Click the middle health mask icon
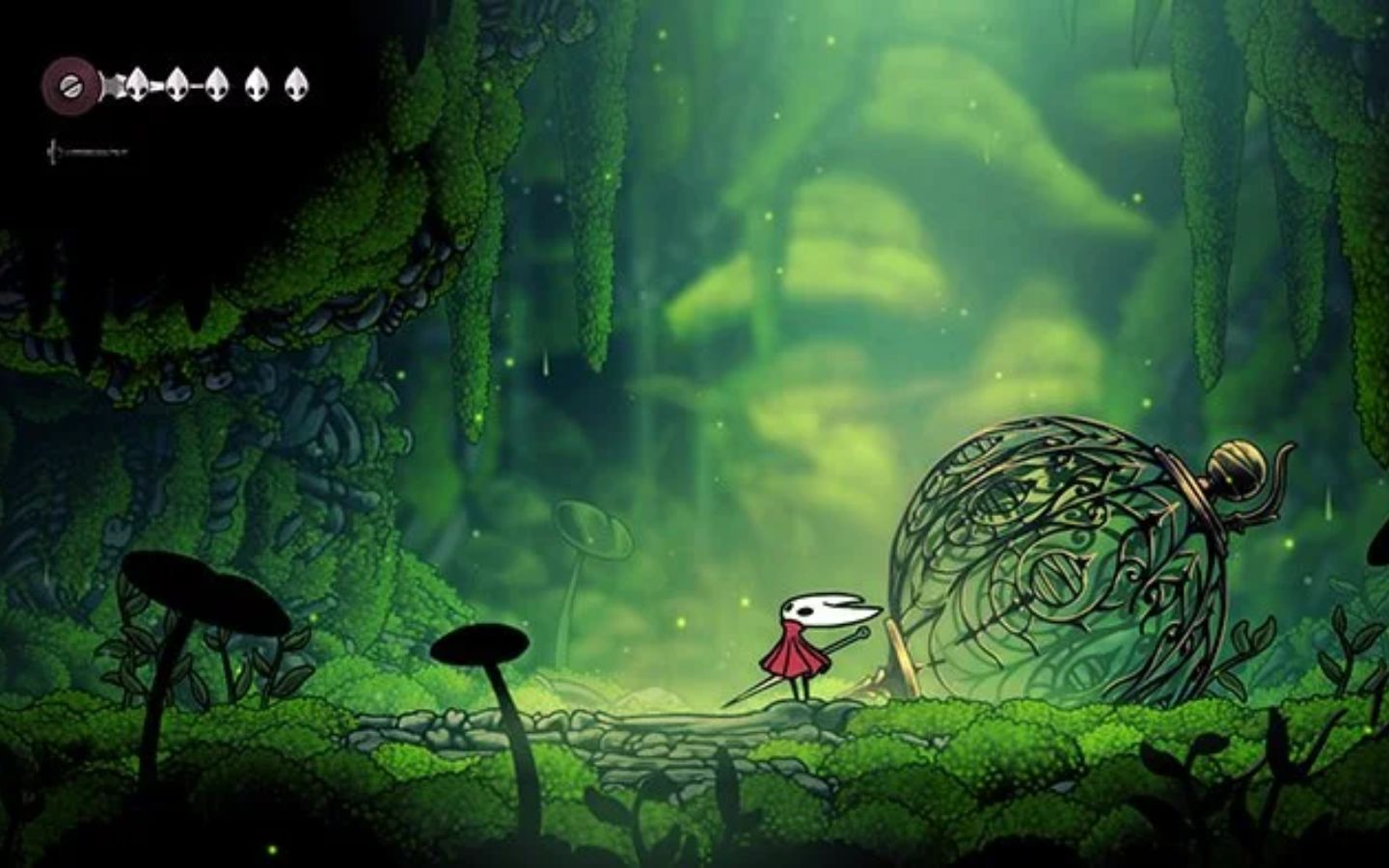The width and height of the screenshot is (1389, 868). 217,86
